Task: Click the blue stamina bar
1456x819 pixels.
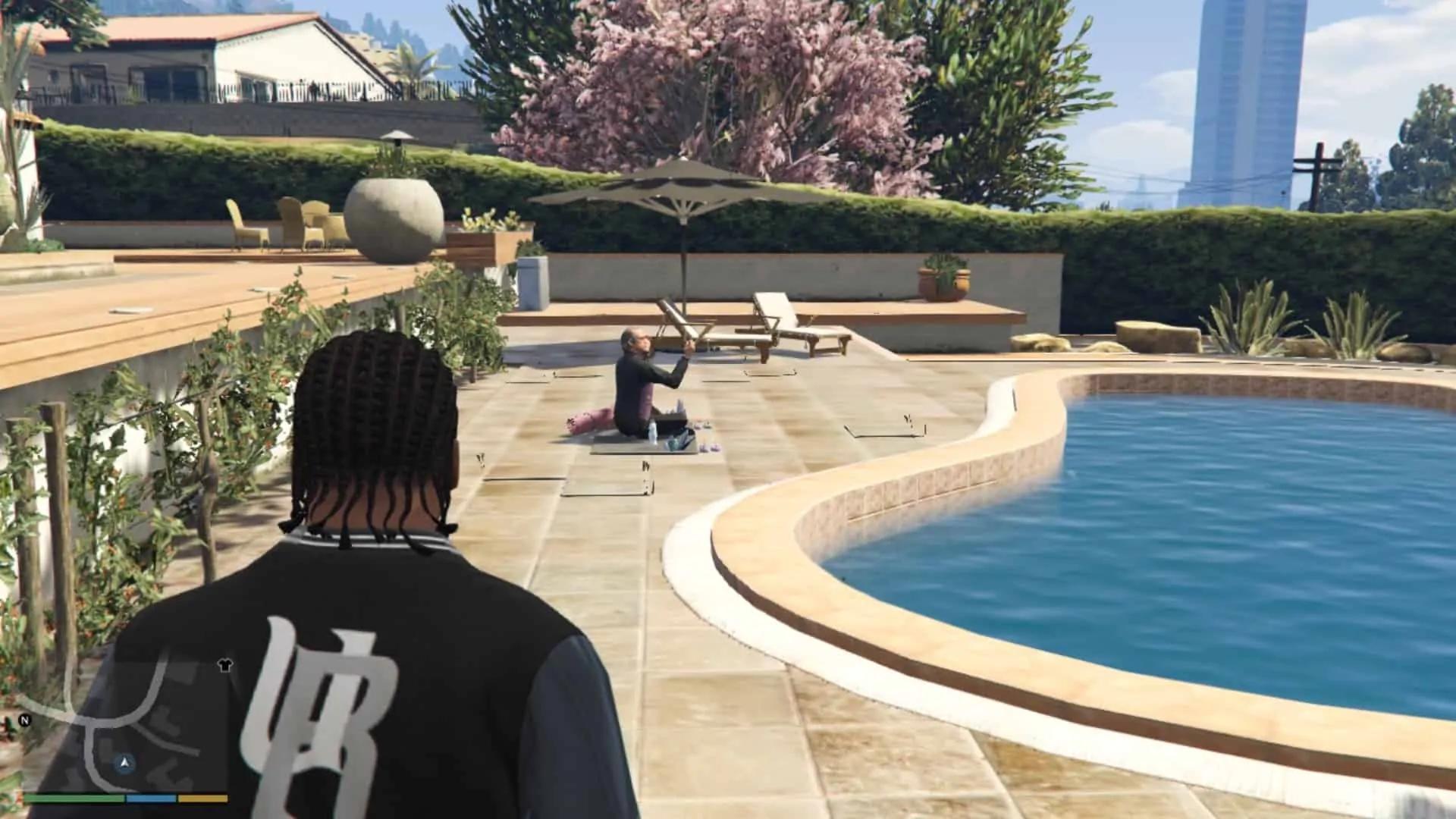Action: [151, 800]
